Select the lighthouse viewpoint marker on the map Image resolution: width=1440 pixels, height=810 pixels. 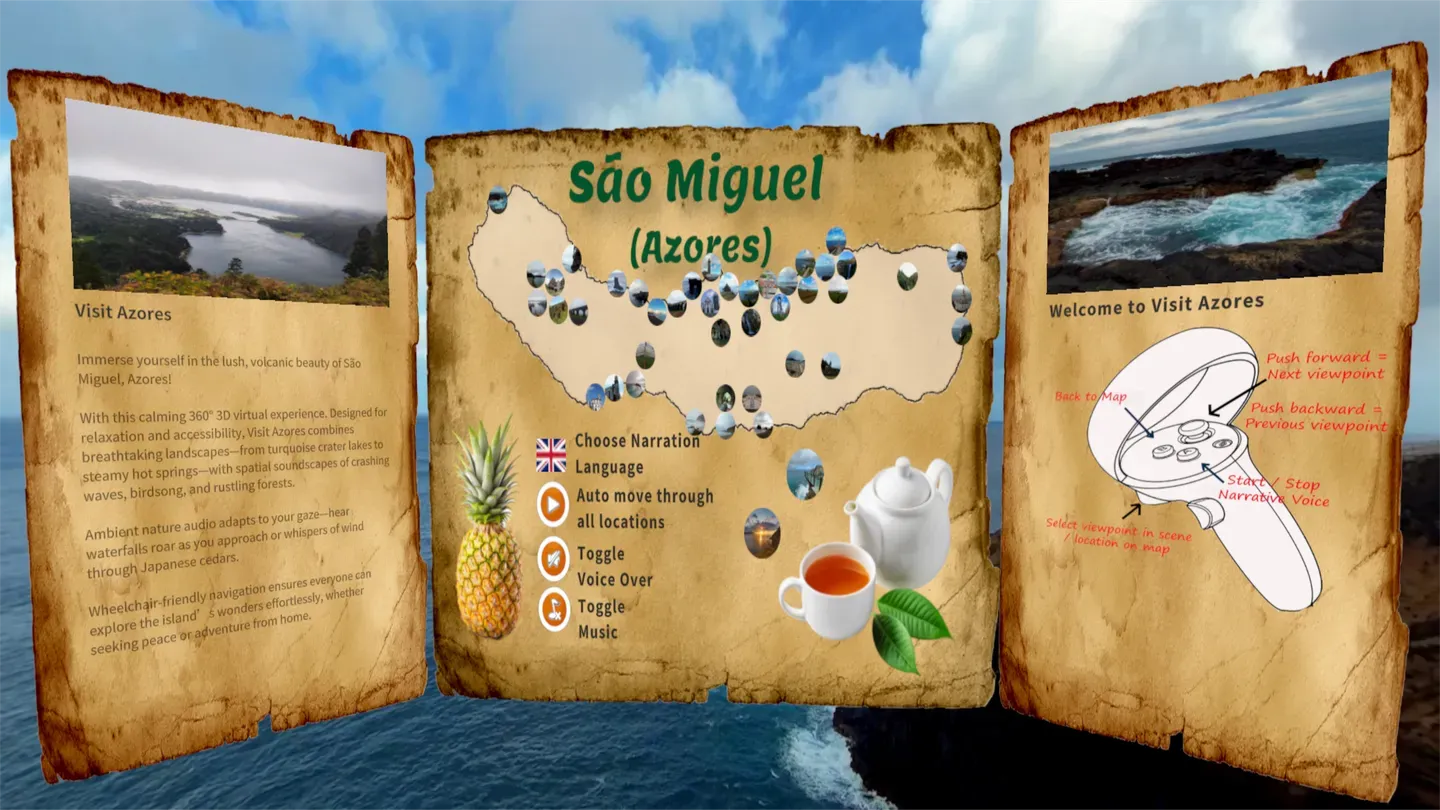click(709, 267)
